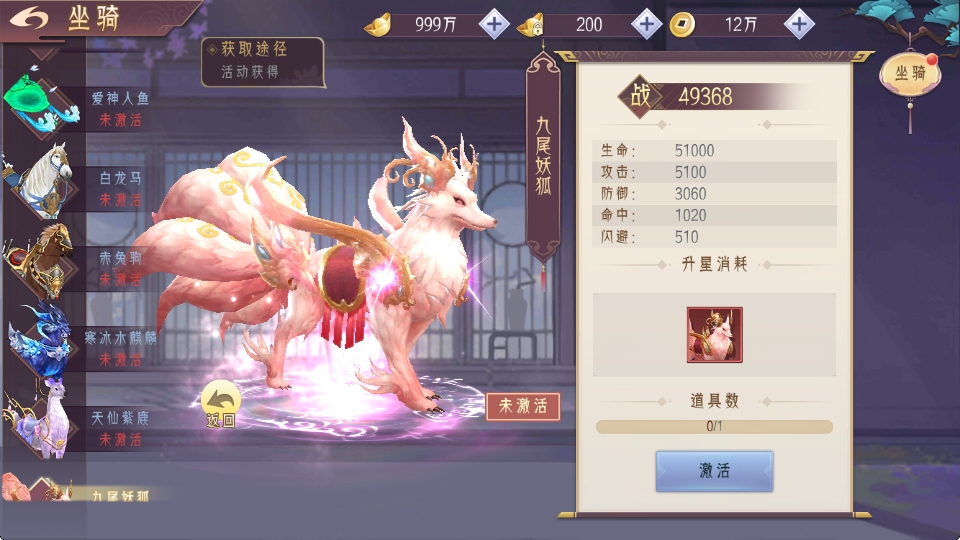Click the back arrow beside 坐骑 title
This screenshot has height=540, width=960.
28,18
